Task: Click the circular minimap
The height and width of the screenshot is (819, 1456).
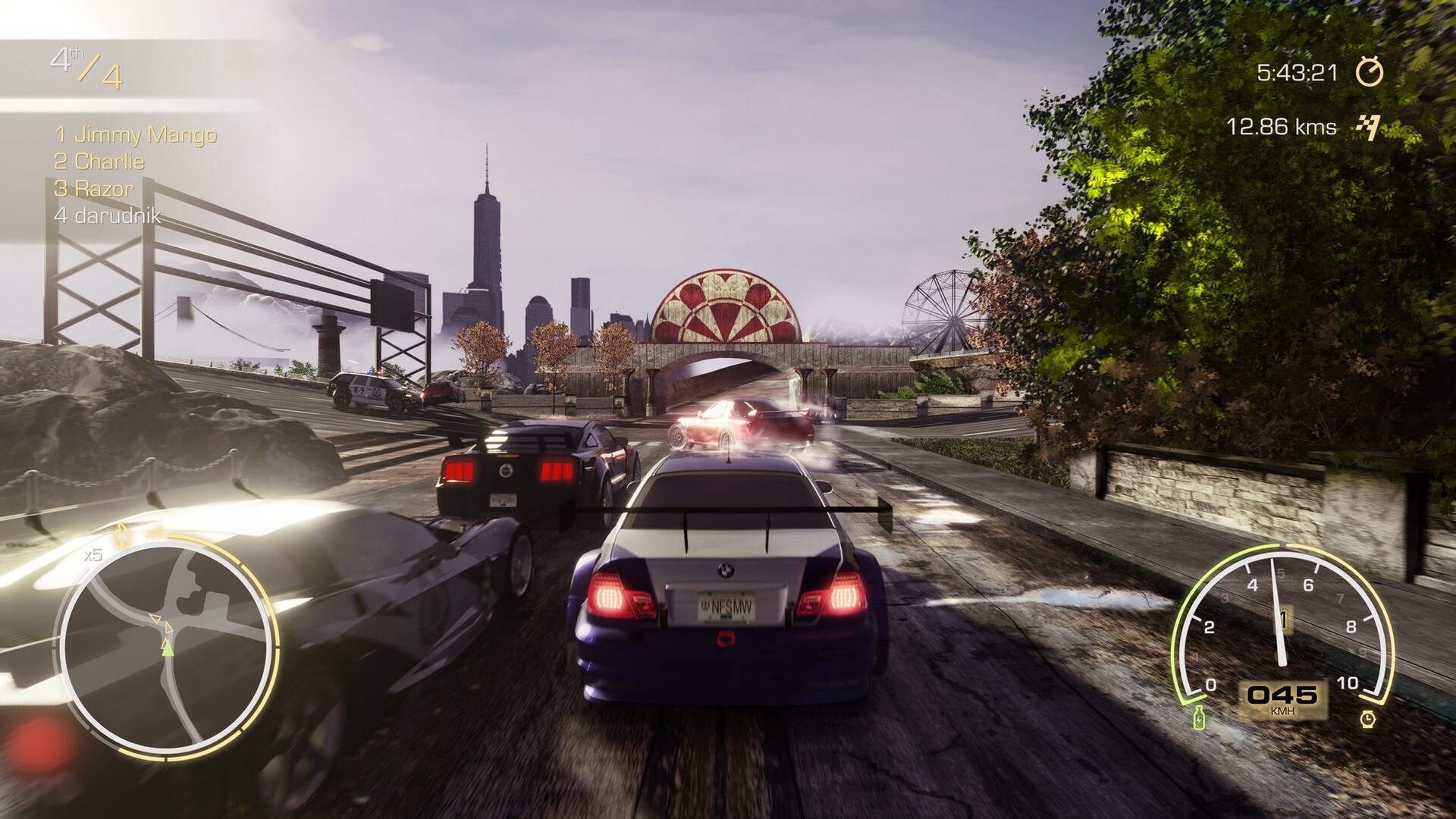Action: [165, 646]
